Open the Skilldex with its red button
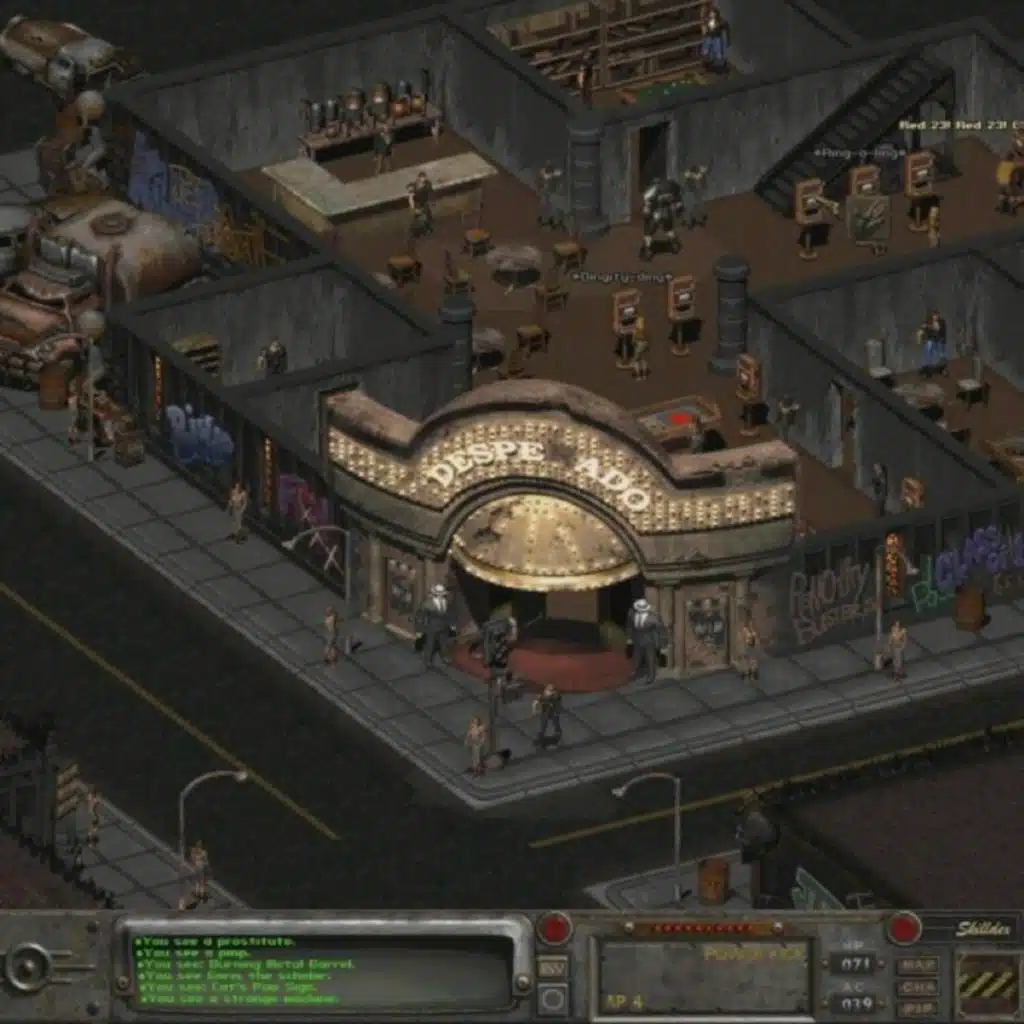Screen dimensions: 1024x1024 click(904, 928)
